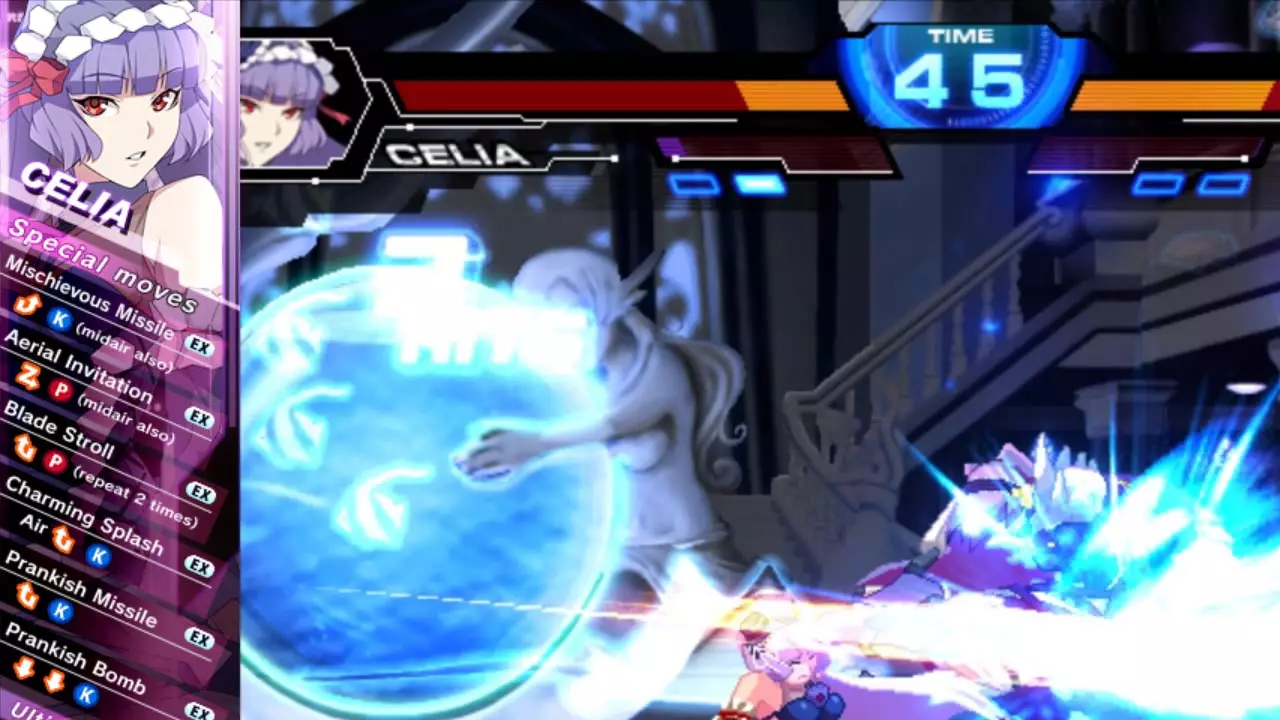1280x720 pixels.
Task: Expand the partially visible Ultimate section at bottom
Action: pos(25,710)
